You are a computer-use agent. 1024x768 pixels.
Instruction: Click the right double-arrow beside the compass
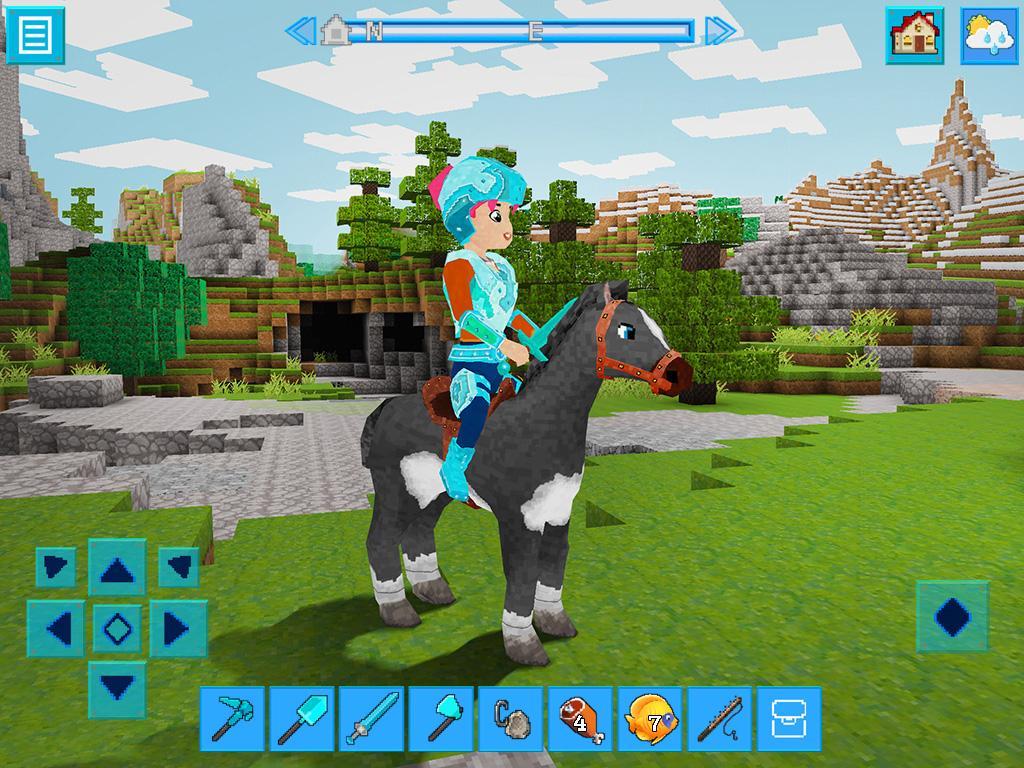720,31
